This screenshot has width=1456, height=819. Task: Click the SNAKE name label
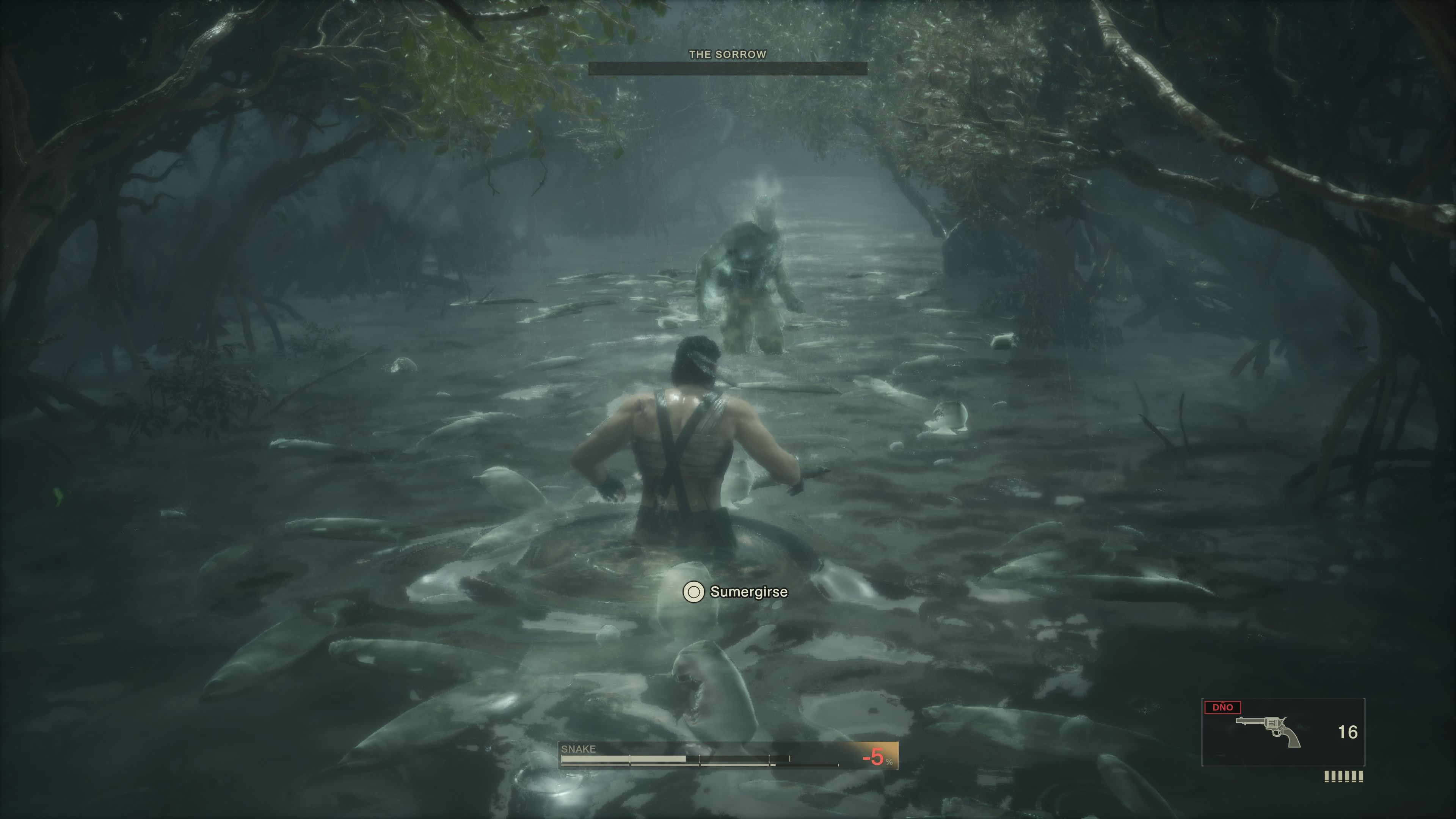click(578, 749)
